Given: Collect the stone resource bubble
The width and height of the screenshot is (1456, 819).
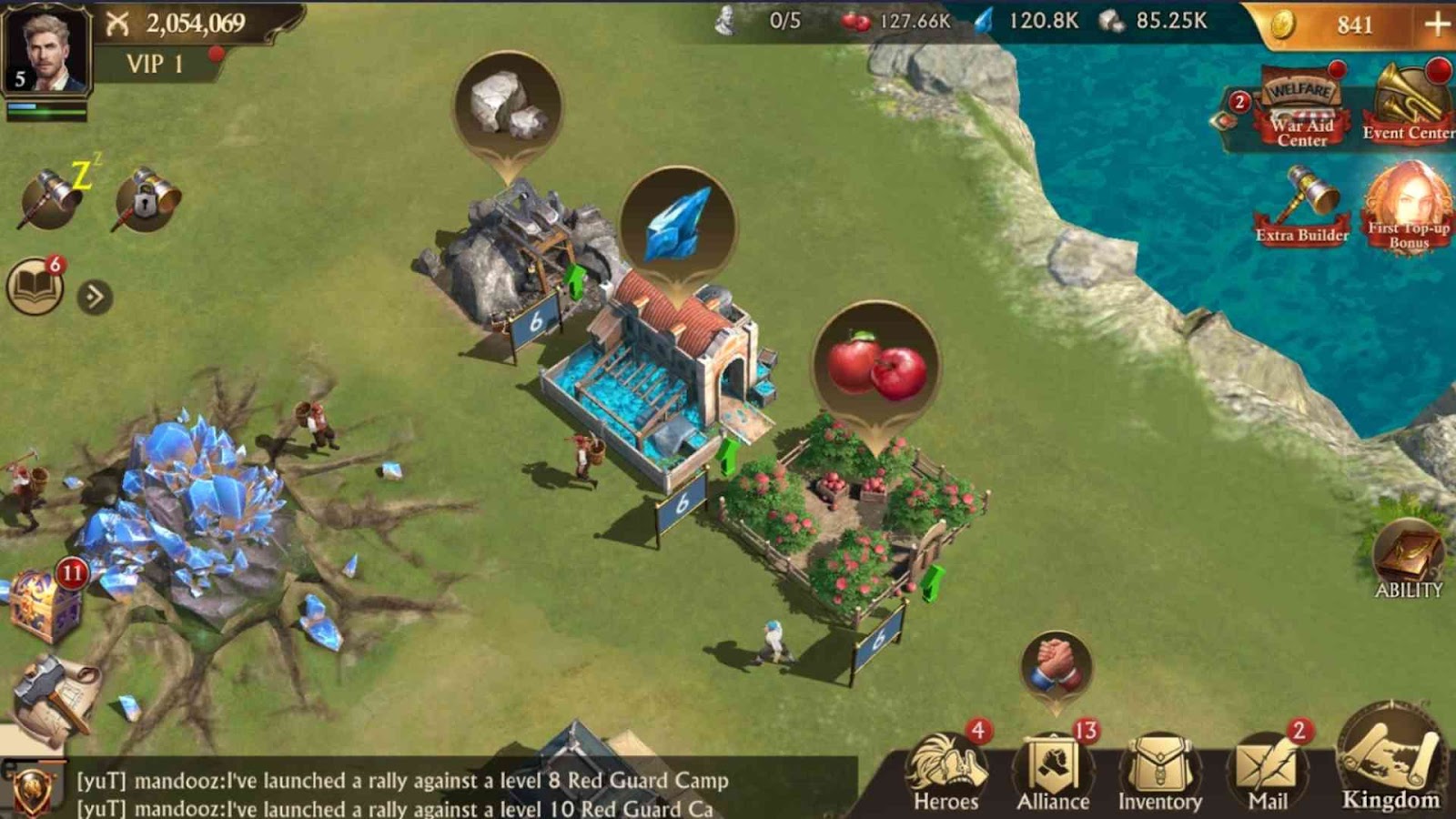Looking at the screenshot, I should click(x=507, y=106).
